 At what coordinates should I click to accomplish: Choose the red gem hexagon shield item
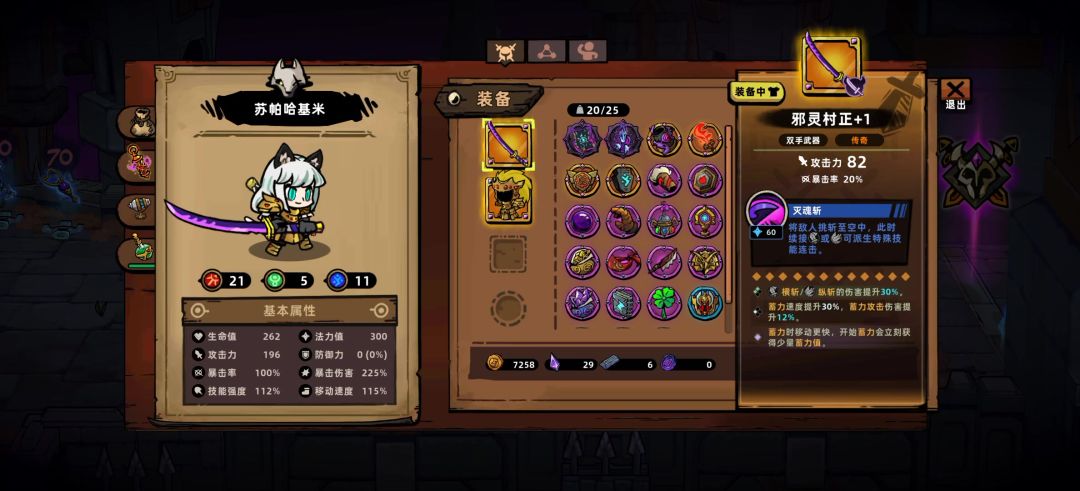705,180
